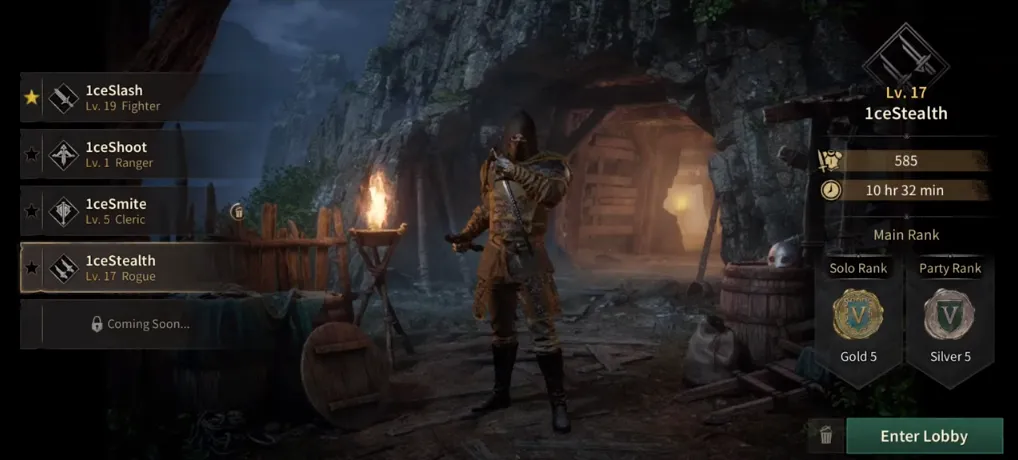Toggle the gold favorite star on 1ceSlash

tap(32, 98)
